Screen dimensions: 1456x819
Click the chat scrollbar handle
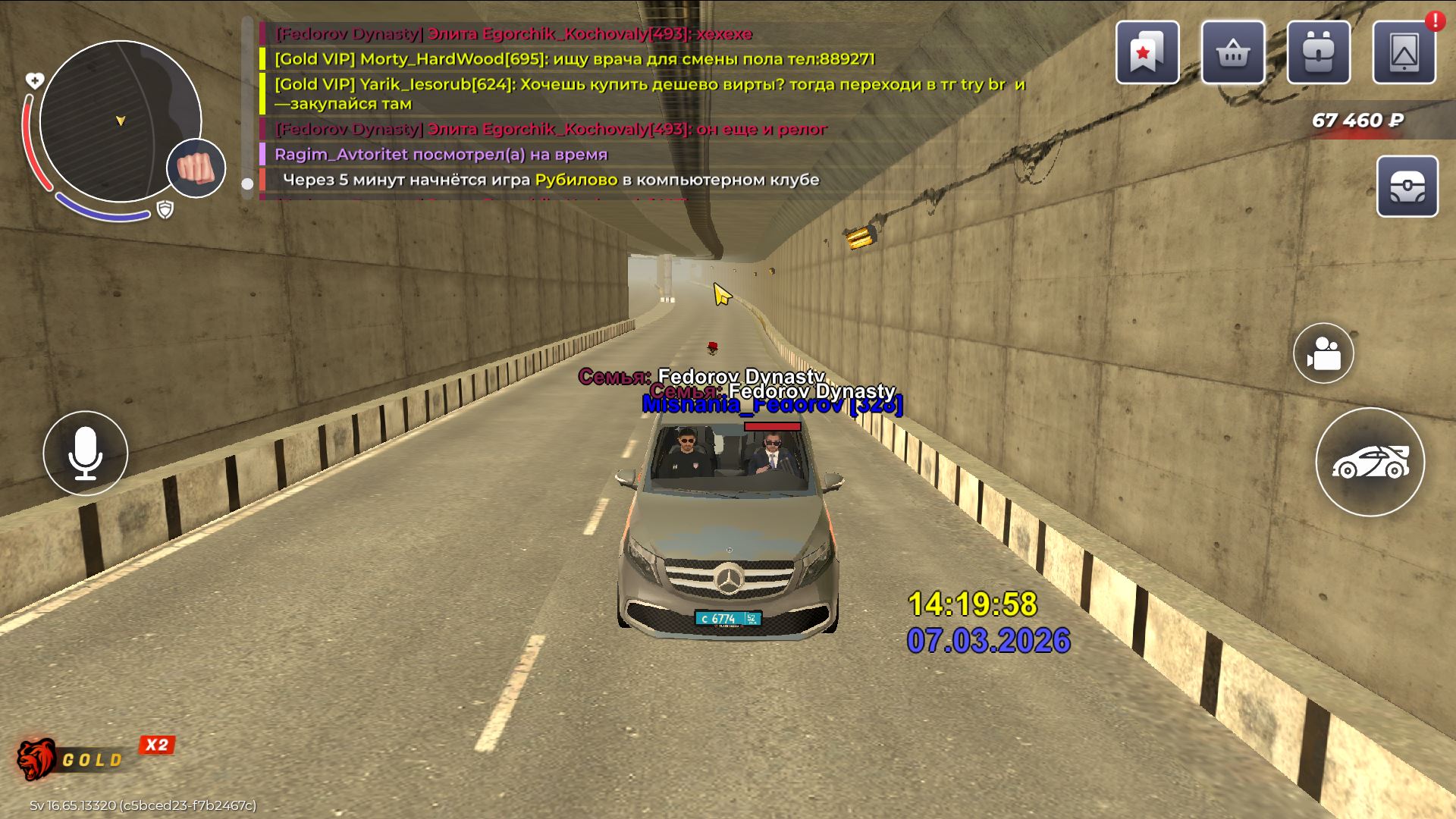click(x=247, y=184)
